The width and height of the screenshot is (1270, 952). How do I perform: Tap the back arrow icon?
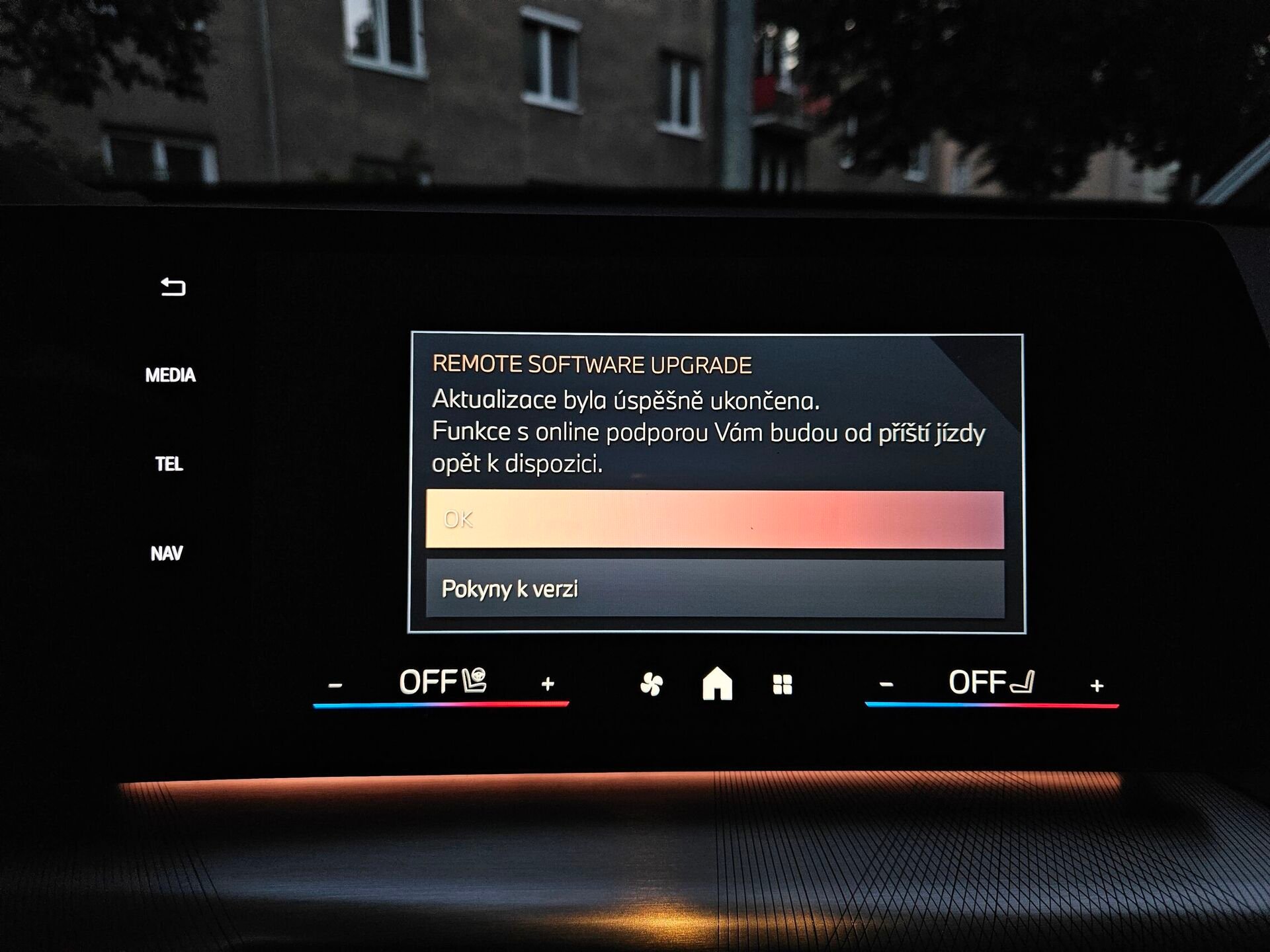[173, 287]
